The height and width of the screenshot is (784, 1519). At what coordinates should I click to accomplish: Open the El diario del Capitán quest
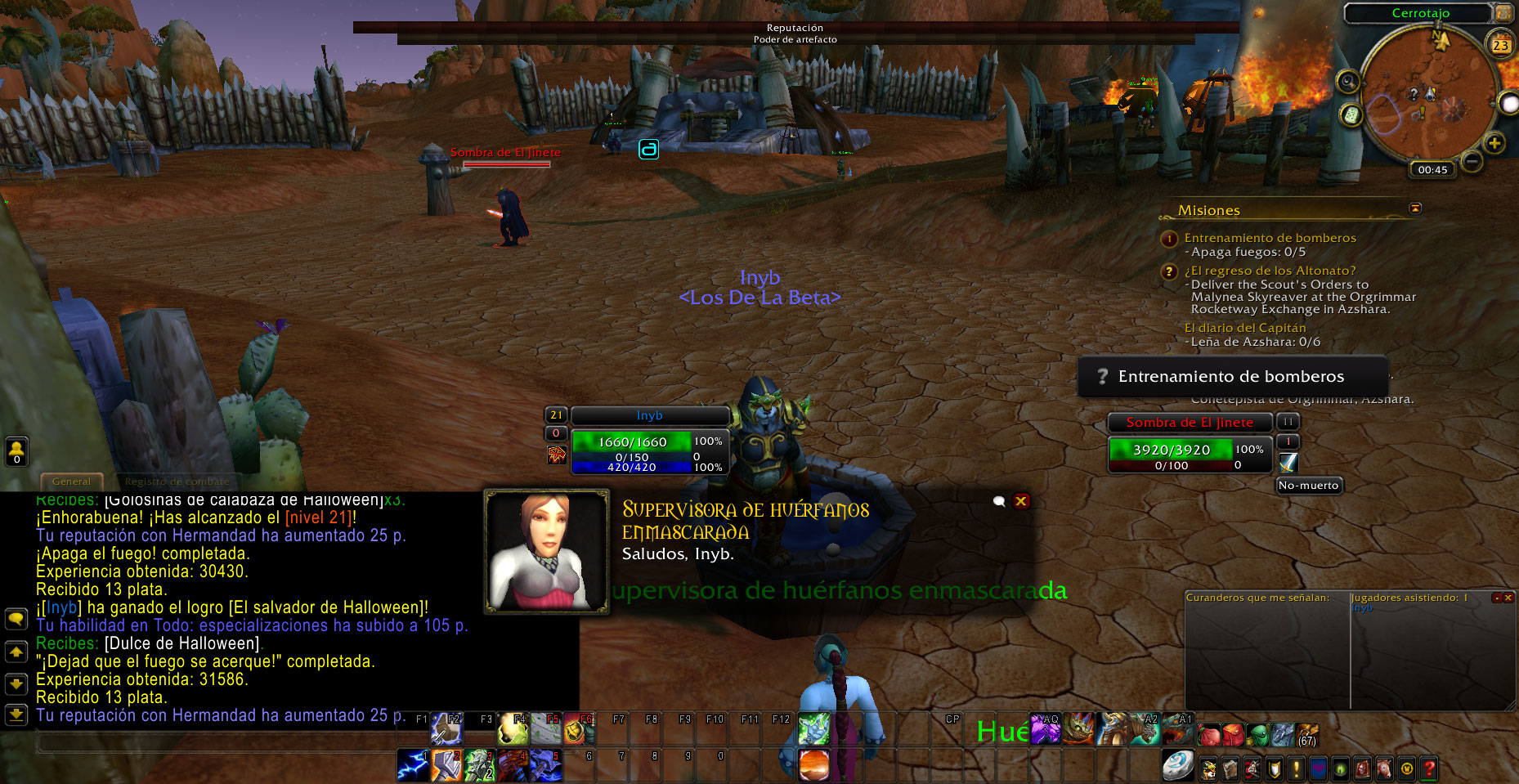1244,328
